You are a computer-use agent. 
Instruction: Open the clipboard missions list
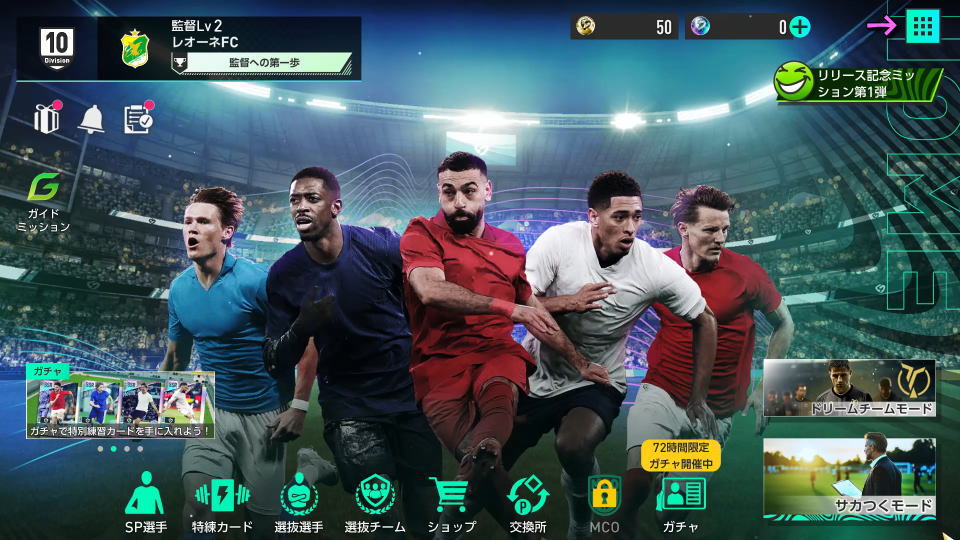[138, 118]
